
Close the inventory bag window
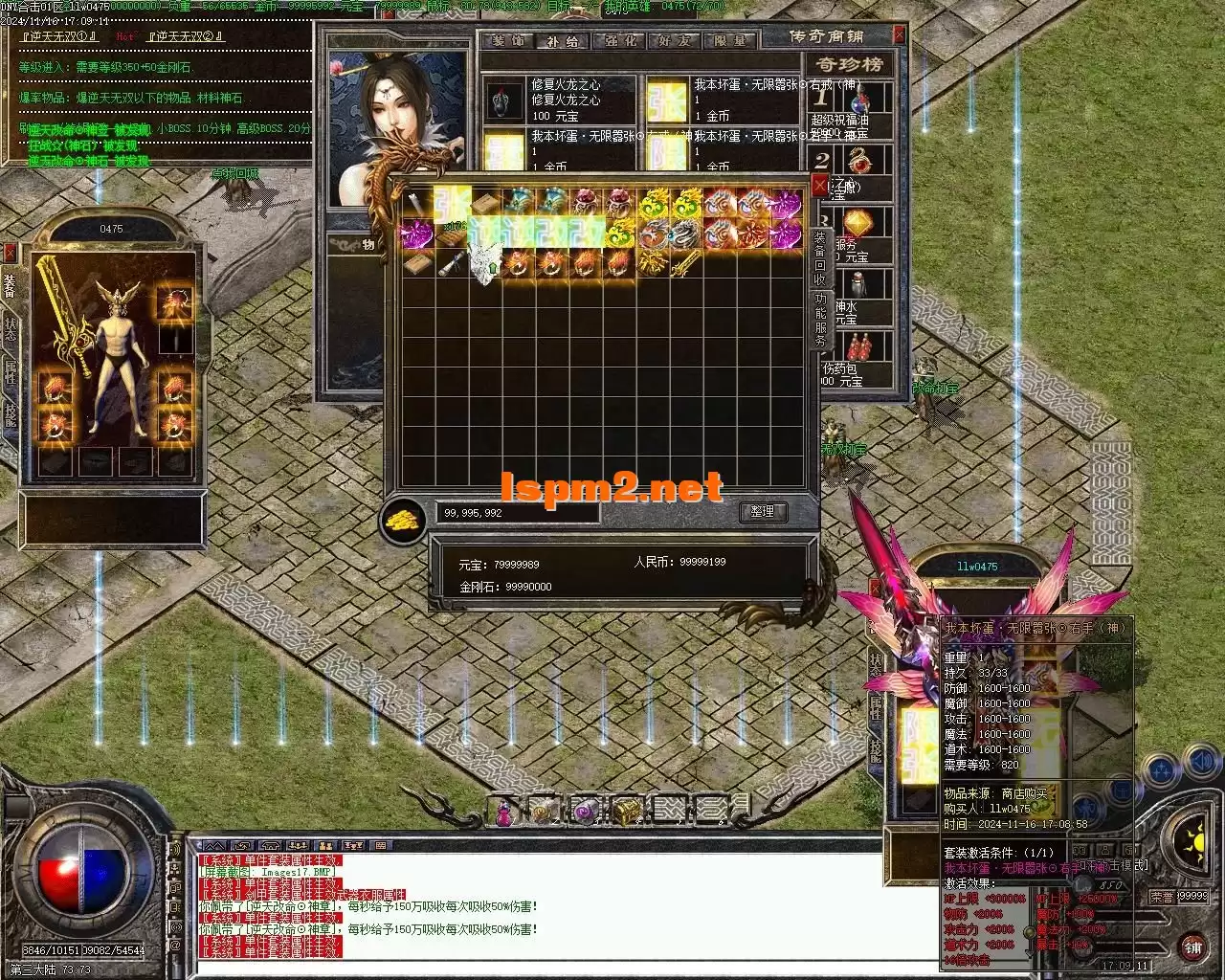(x=819, y=186)
